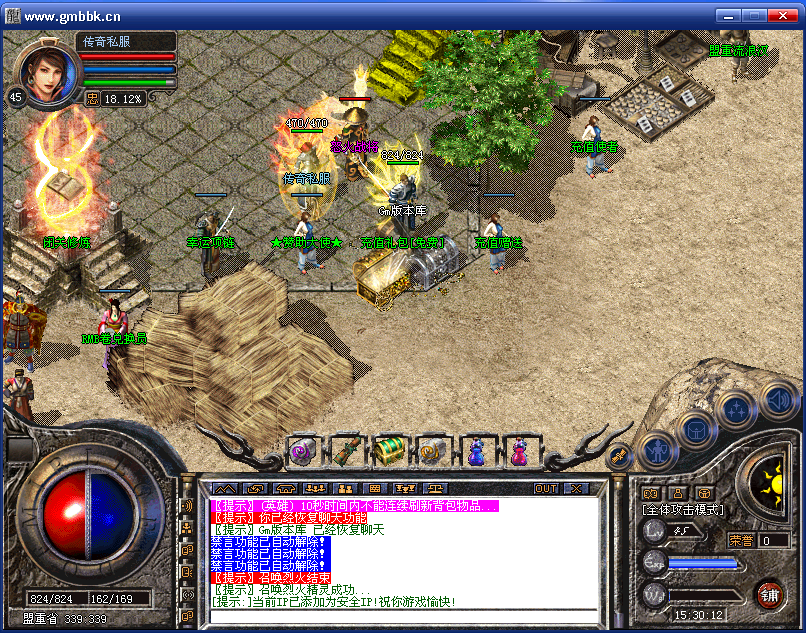Screen dimensions: 806x633
Task: Use the pink potion in the belt
Action: click(x=519, y=452)
